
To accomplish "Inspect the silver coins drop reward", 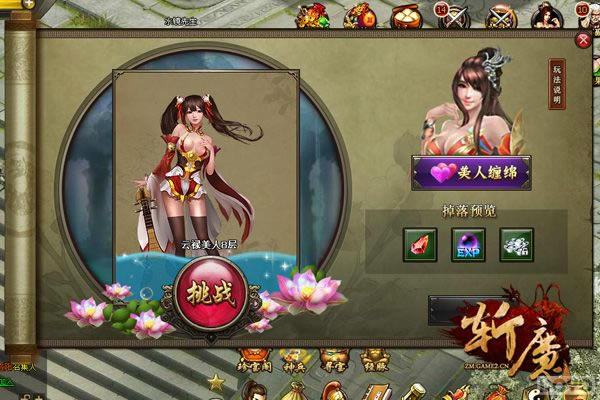I will (516, 244).
